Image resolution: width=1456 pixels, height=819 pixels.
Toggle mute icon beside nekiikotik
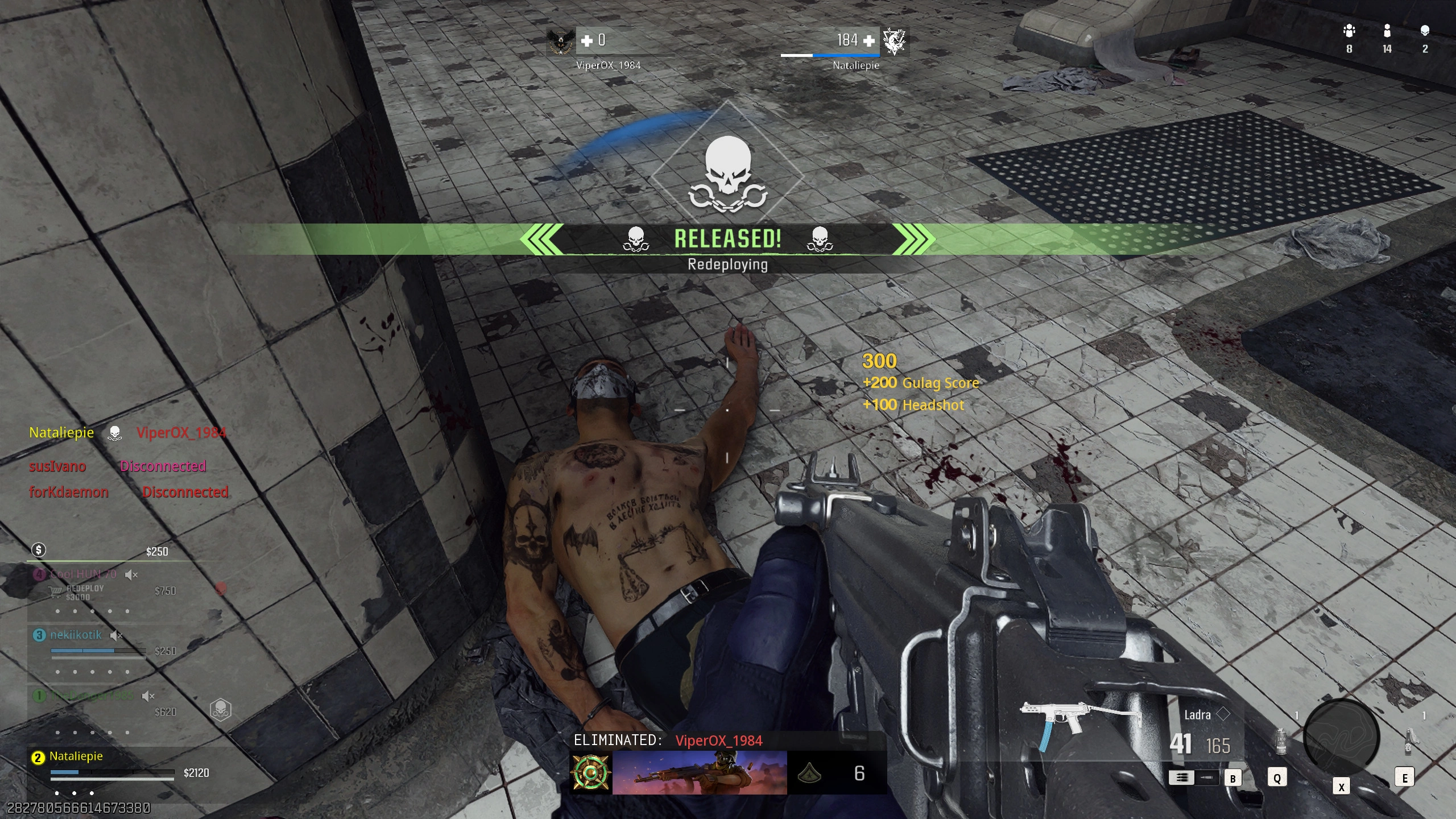pos(116,635)
